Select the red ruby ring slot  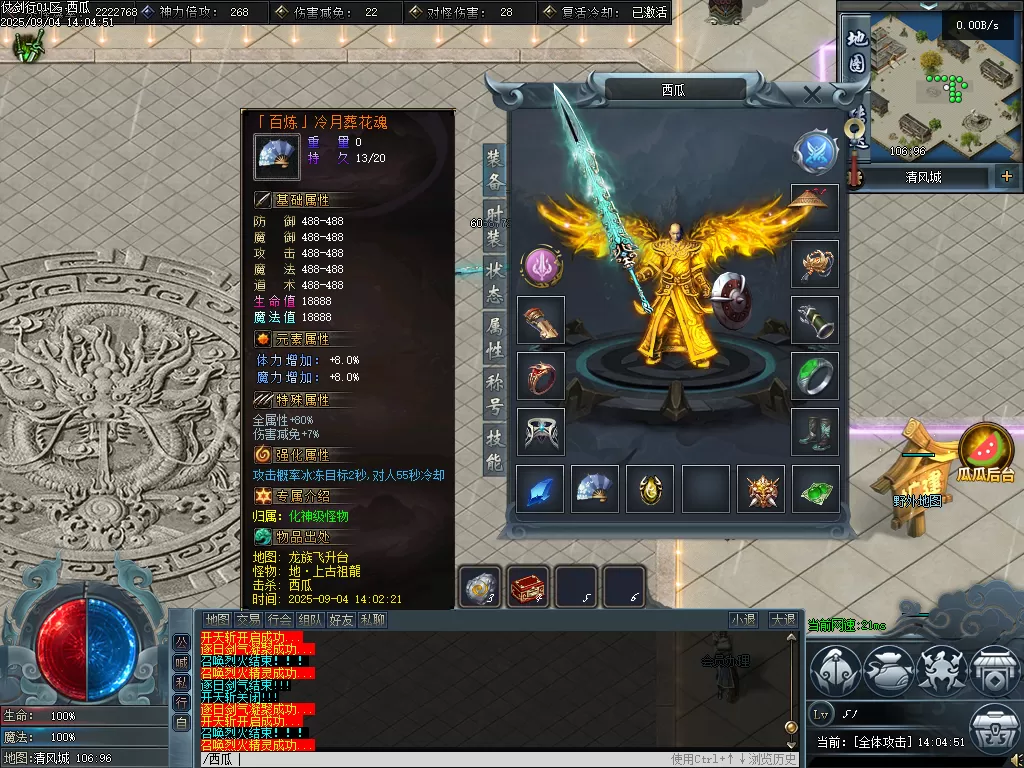click(x=541, y=375)
